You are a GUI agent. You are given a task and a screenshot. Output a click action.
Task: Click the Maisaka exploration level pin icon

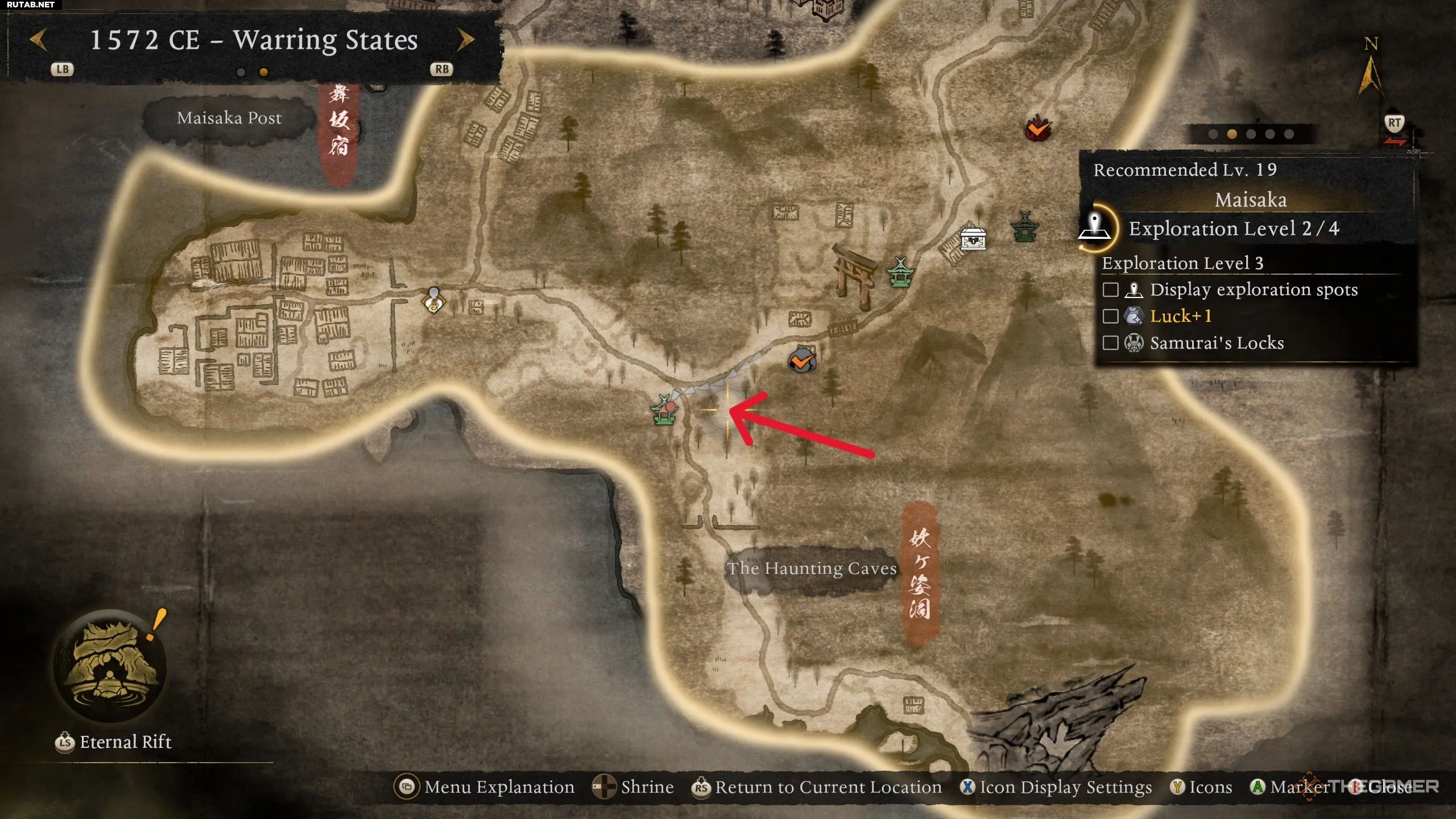pos(1095,227)
